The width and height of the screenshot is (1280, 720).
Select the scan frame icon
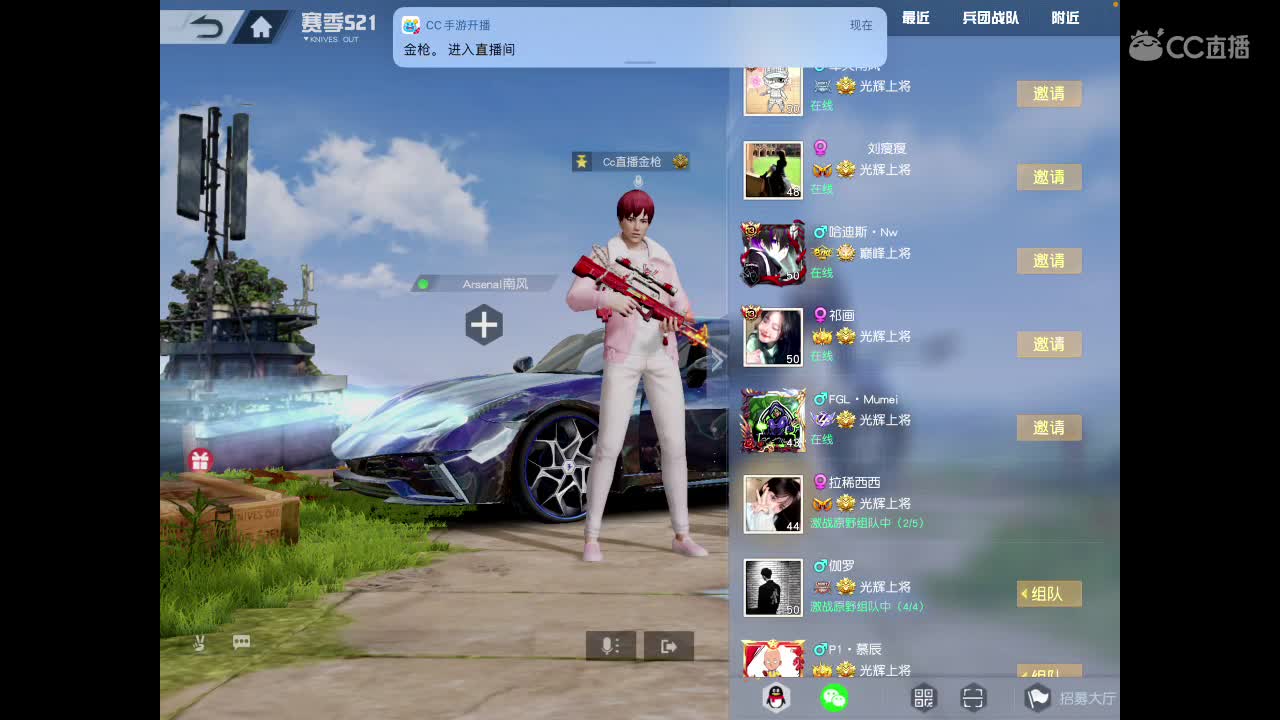(x=973, y=698)
